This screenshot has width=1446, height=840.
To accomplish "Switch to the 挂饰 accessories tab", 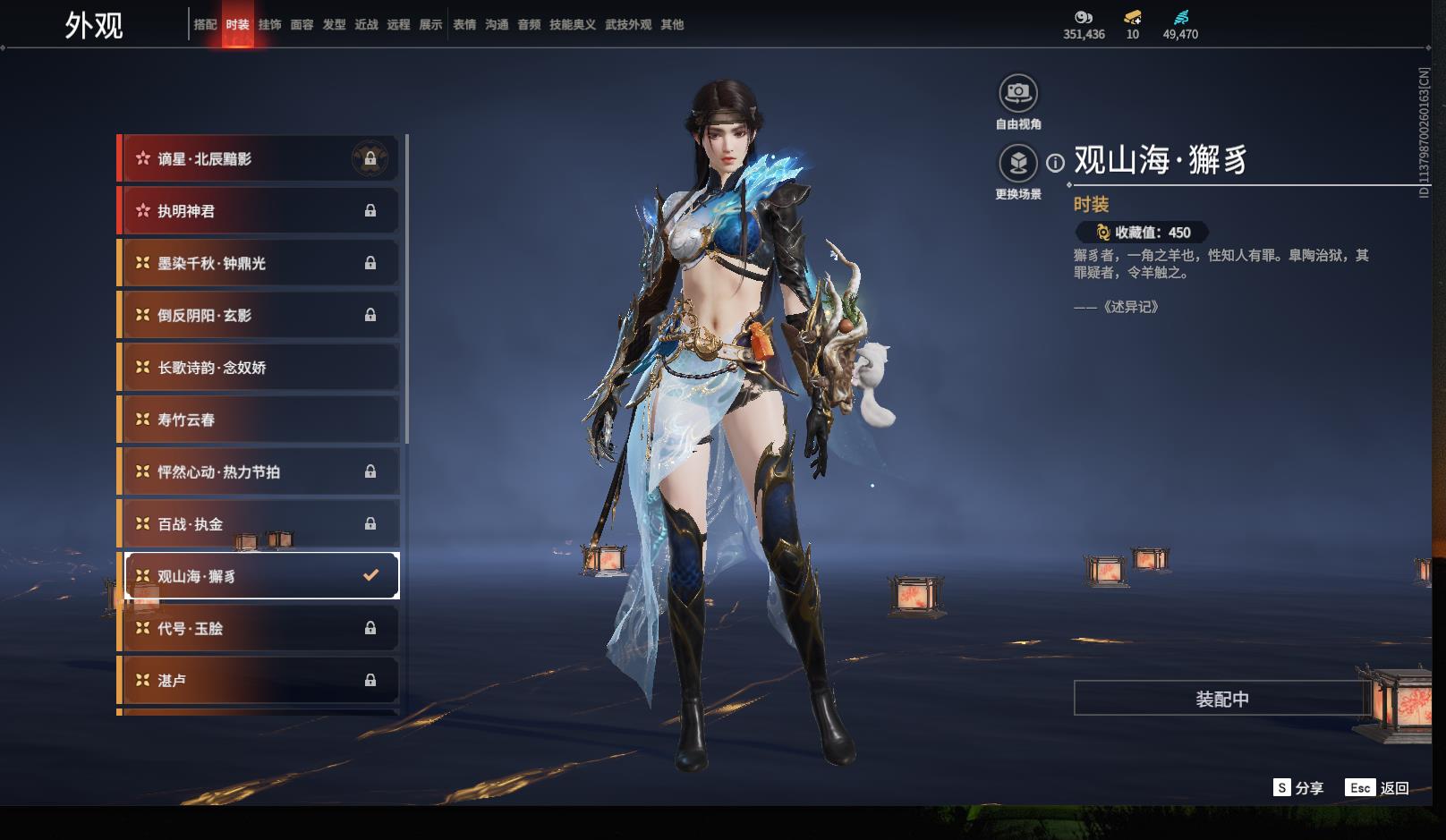I will [x=269, y=25].
